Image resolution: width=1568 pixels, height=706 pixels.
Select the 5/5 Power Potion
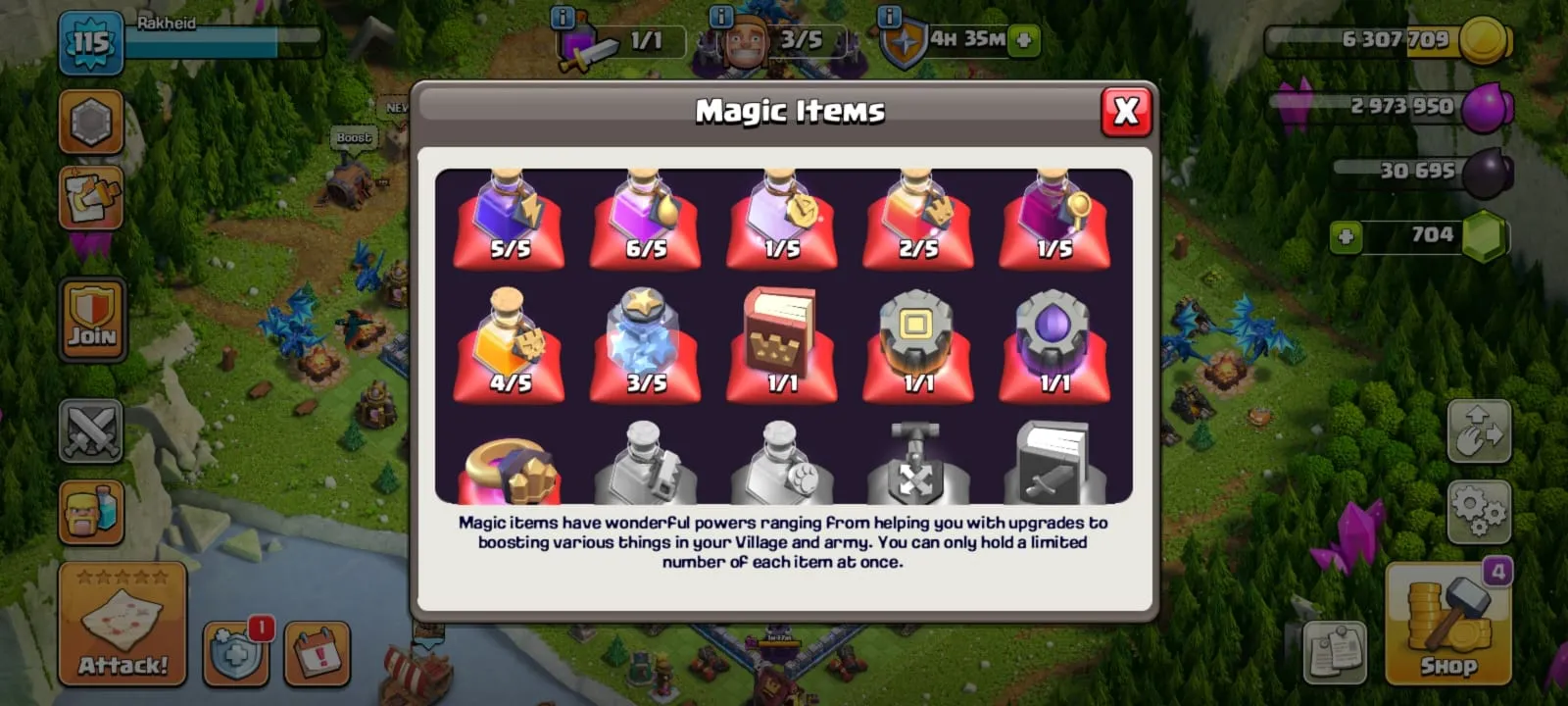click(507, 221)
